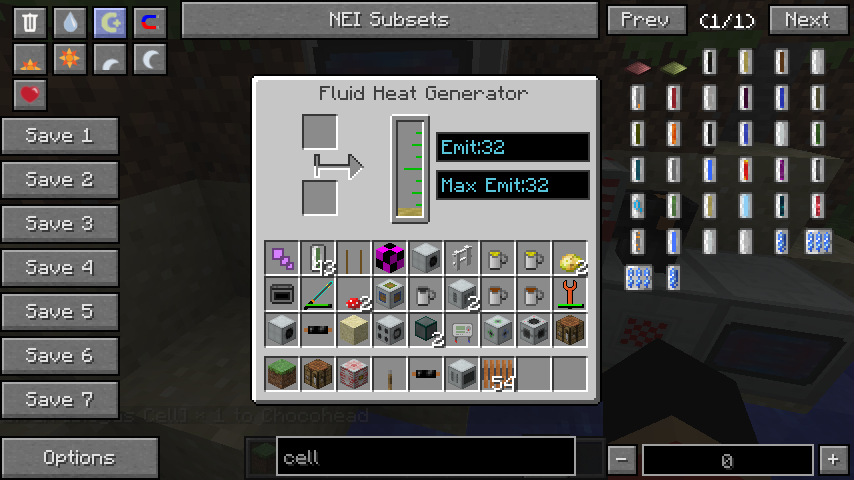Open the NEI Subsets dropdown

pyautogui.click(x=389, y=20)
